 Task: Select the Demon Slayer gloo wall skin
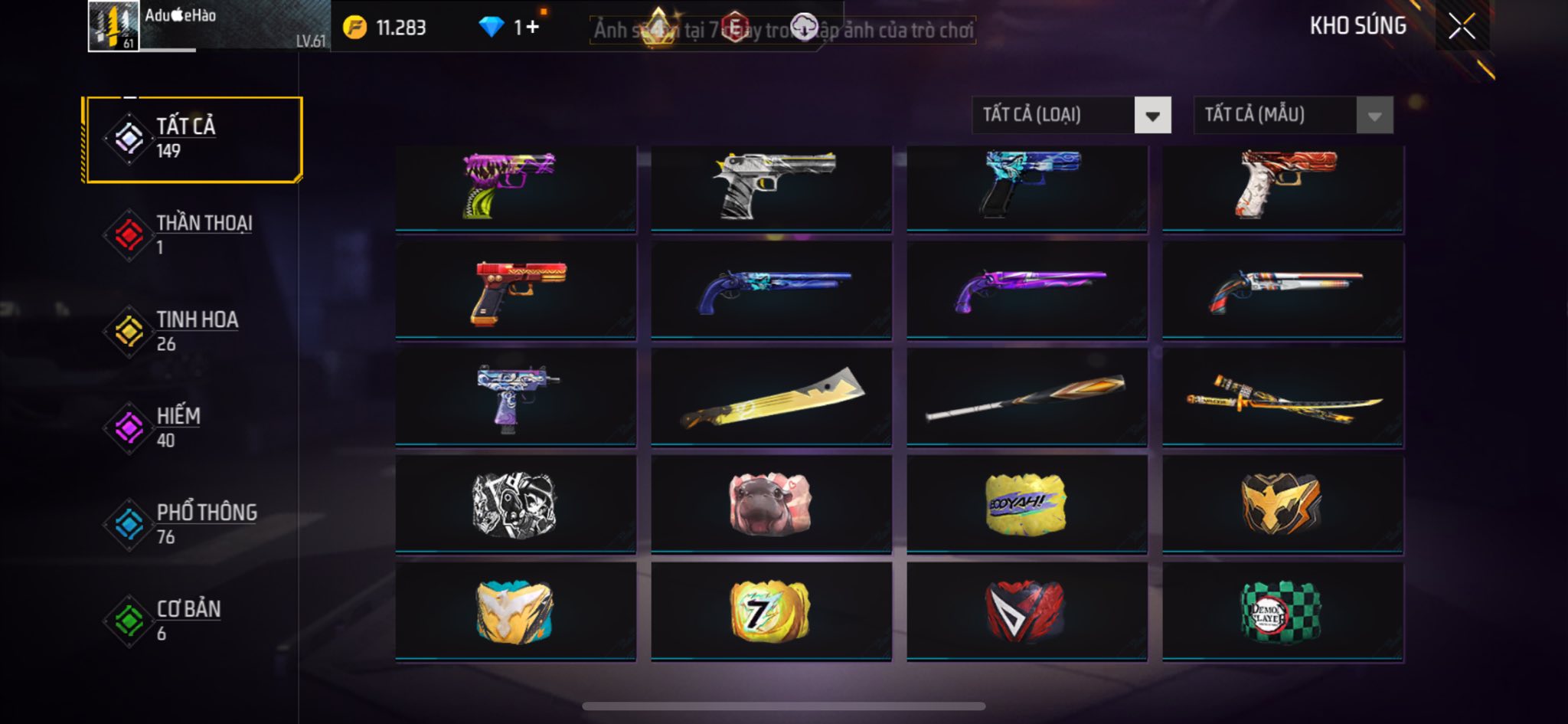point(1282,611)
